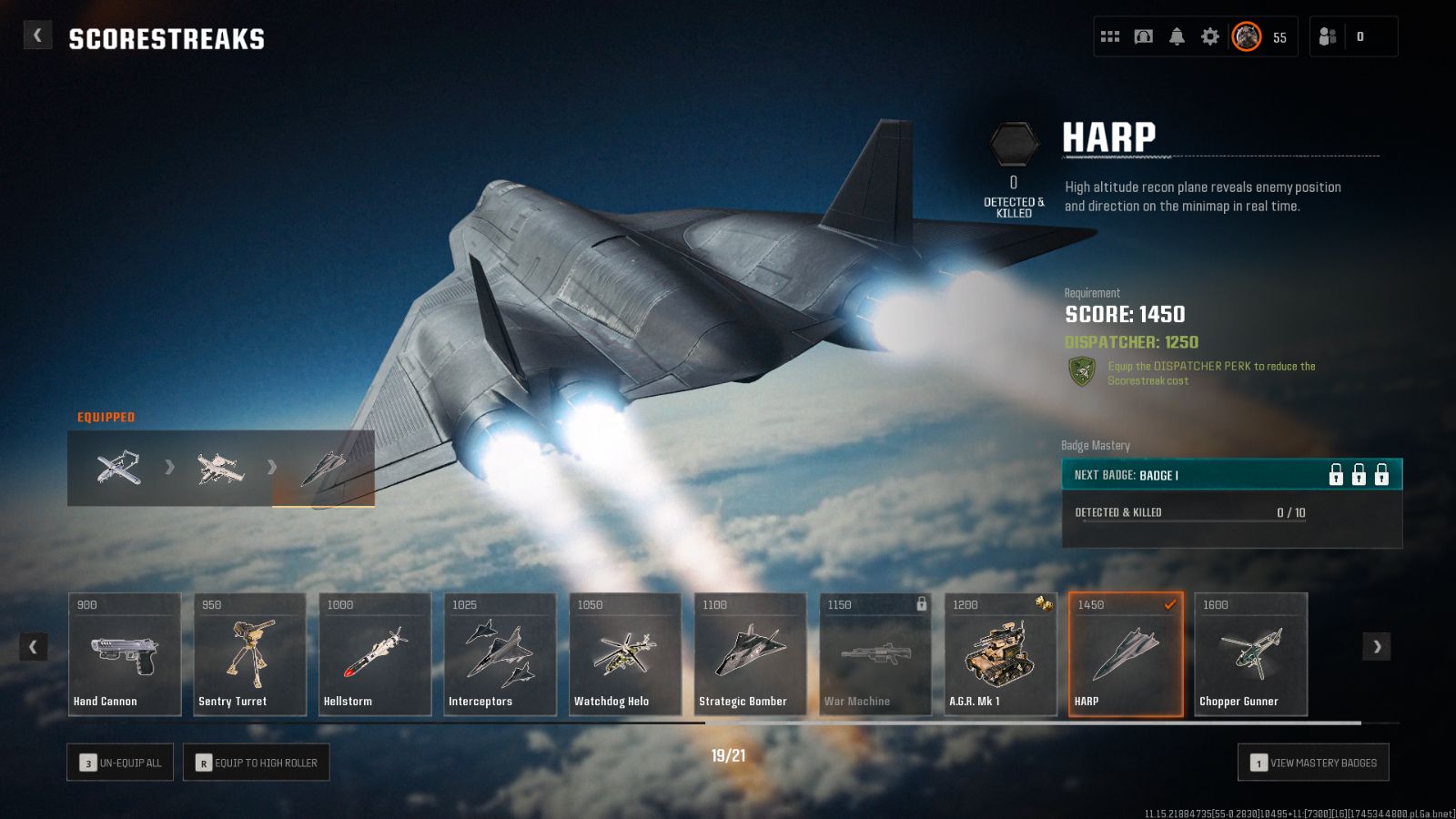This screenshot has height=819, width=1456.
Task: Toggle the first Badge I lock slot
Action: [1336, 474]
